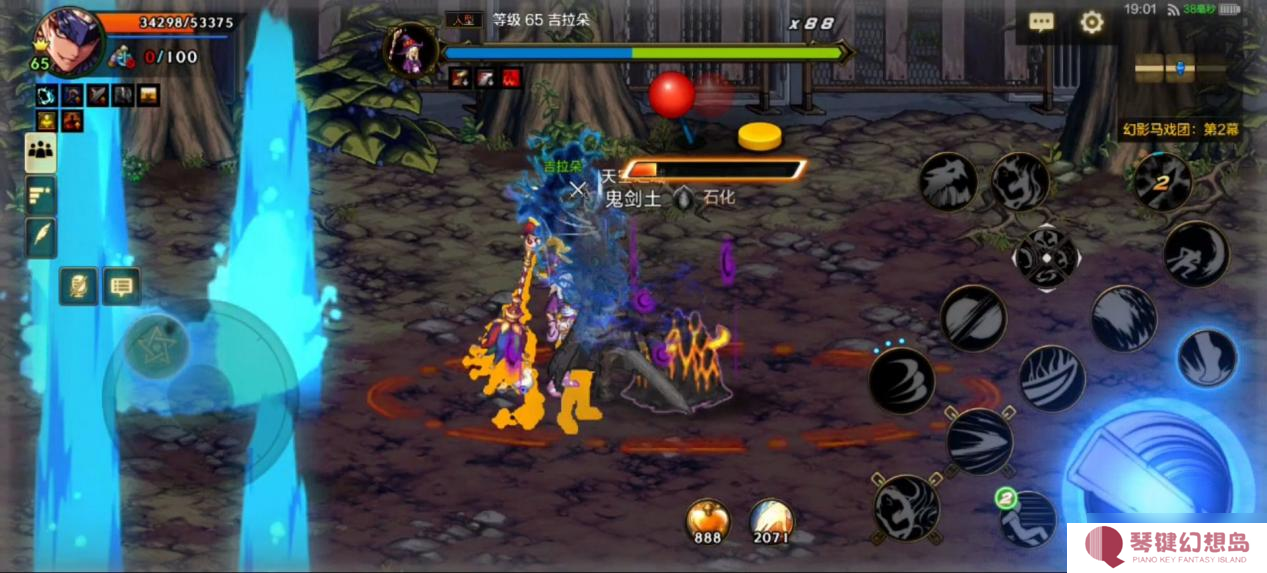
Task: Open the scroll and quill notes button
Action: coord(78,286)
